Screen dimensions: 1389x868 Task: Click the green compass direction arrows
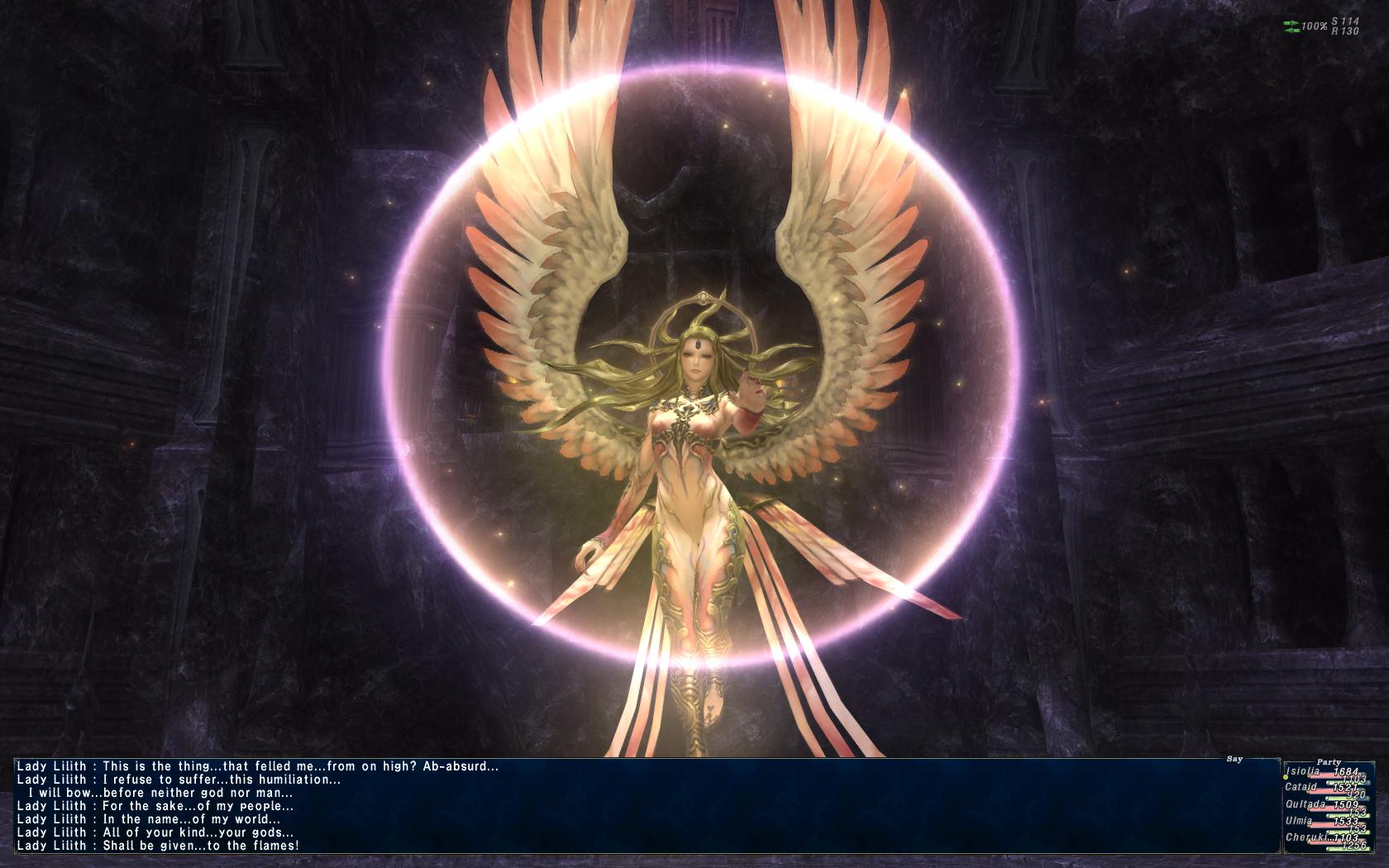(1291, 27)
